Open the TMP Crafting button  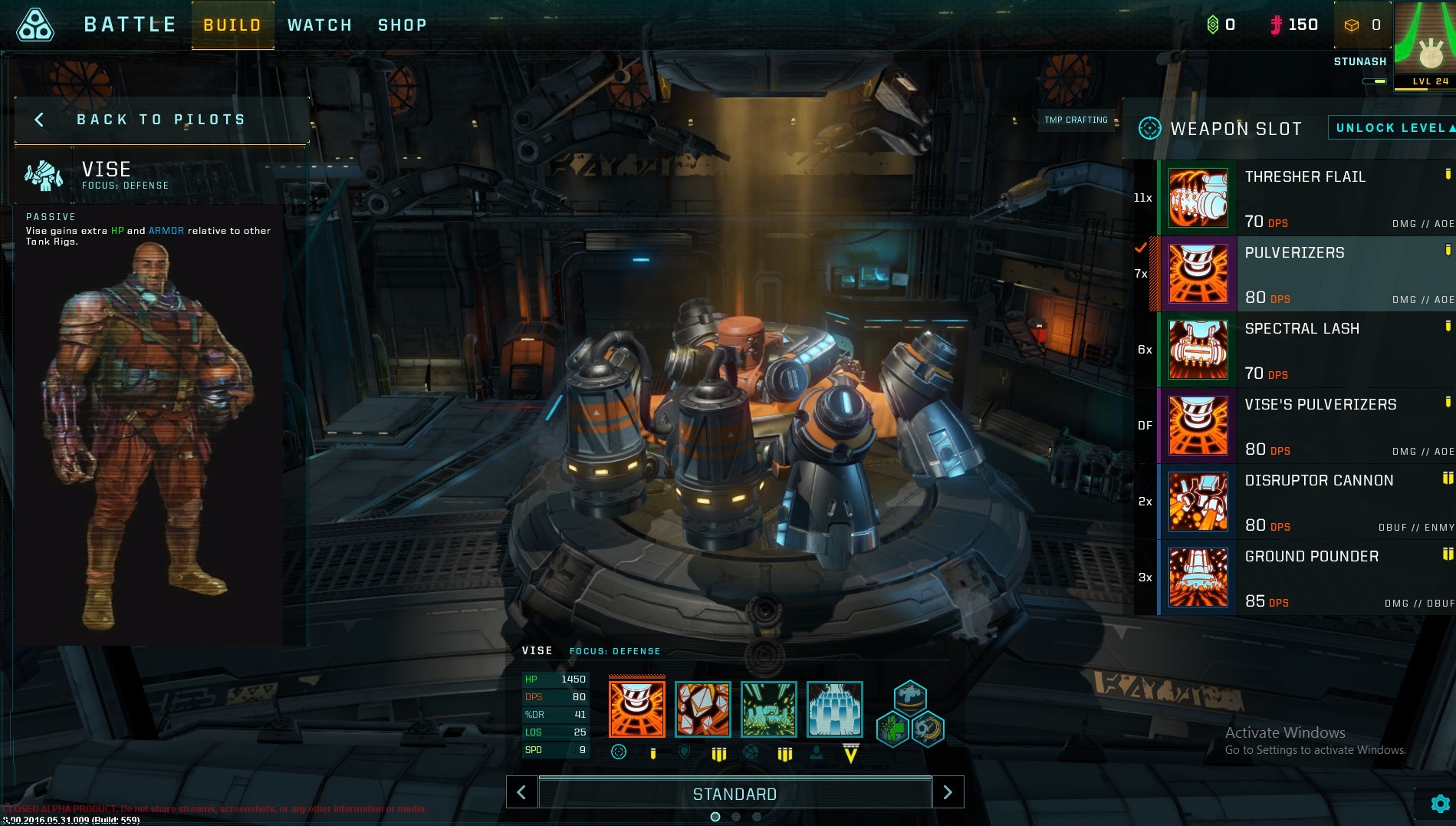[1076, 120]
